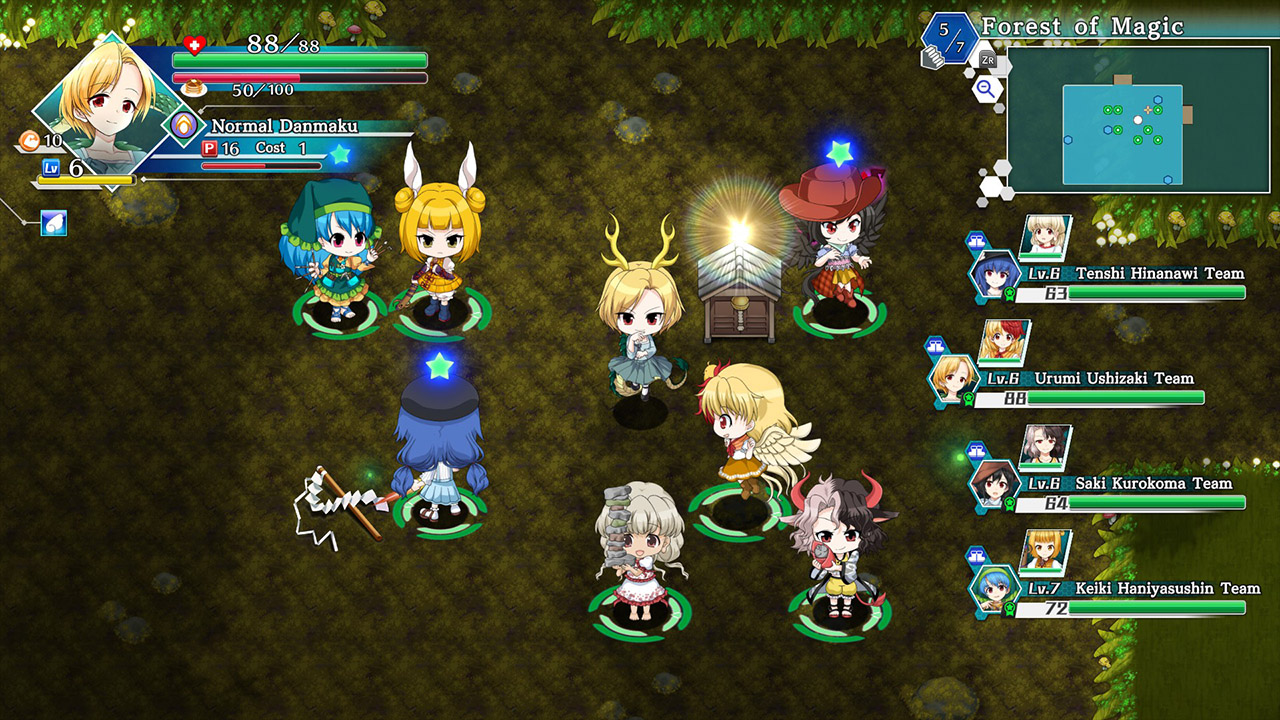Viewport: 1280px width, 720px height.
Task: Click the Normal Danmaku skill emblem
Action: [x=183, y=126]
